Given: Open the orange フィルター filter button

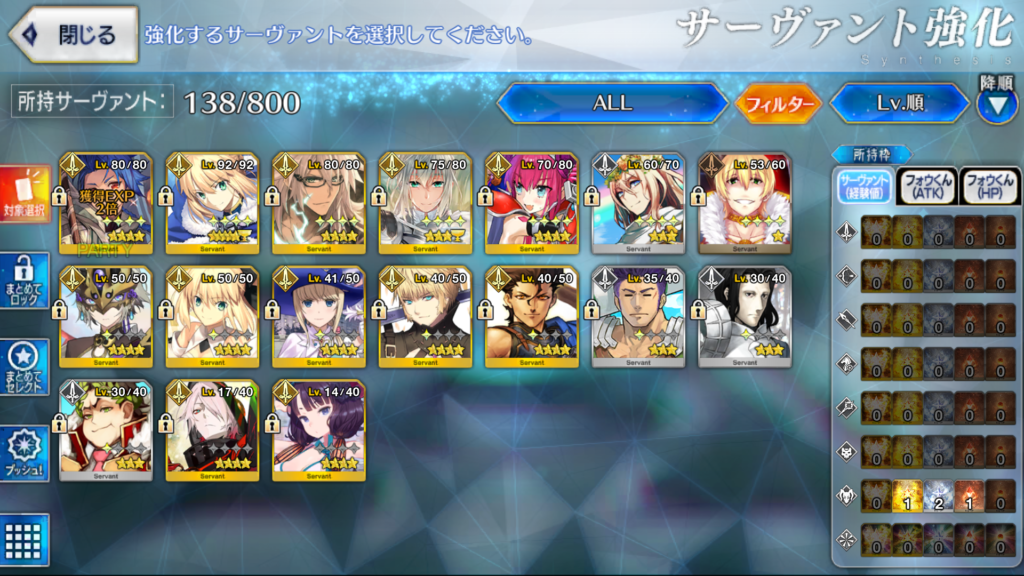Looking at the screenshot, I should pyautogui.click(x=779, y=103).
